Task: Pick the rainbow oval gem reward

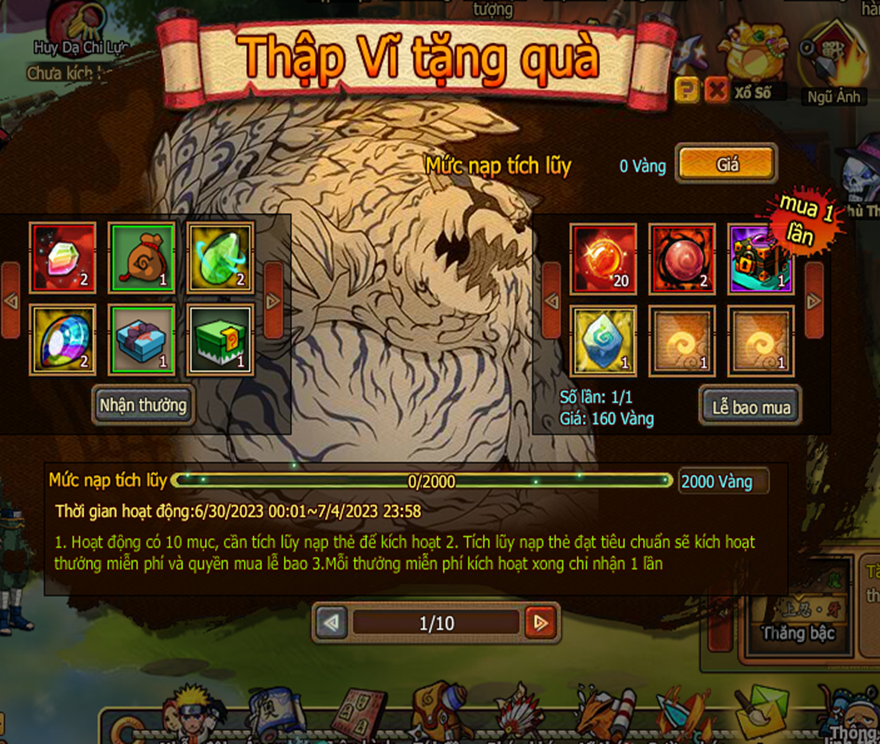Action: coord(63,338)
